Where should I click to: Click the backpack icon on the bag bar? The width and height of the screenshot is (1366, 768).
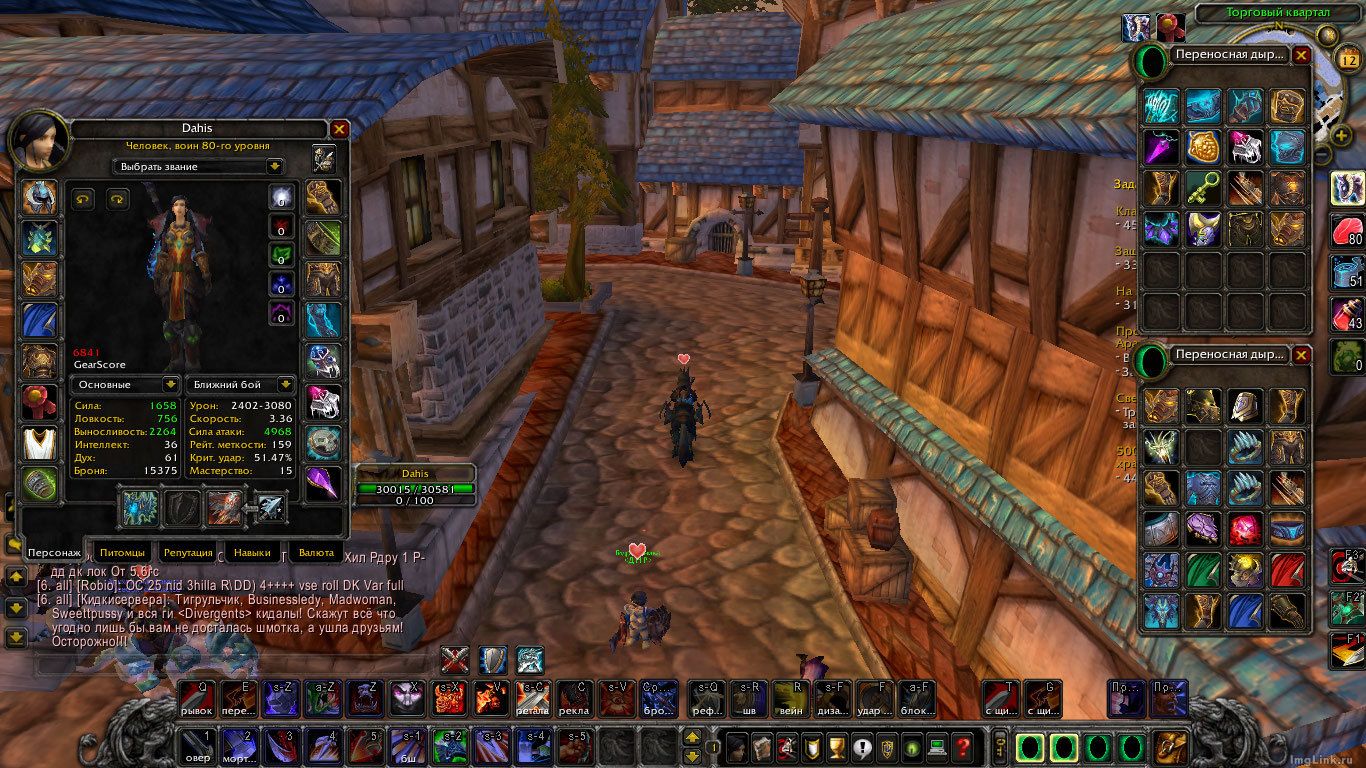click(x=1171, y=747)
